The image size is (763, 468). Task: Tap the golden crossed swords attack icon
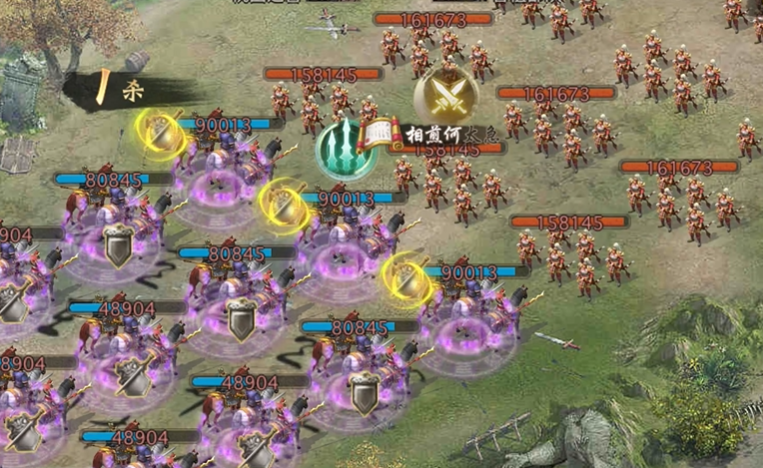pyautogui.click(x=446, y=93)
